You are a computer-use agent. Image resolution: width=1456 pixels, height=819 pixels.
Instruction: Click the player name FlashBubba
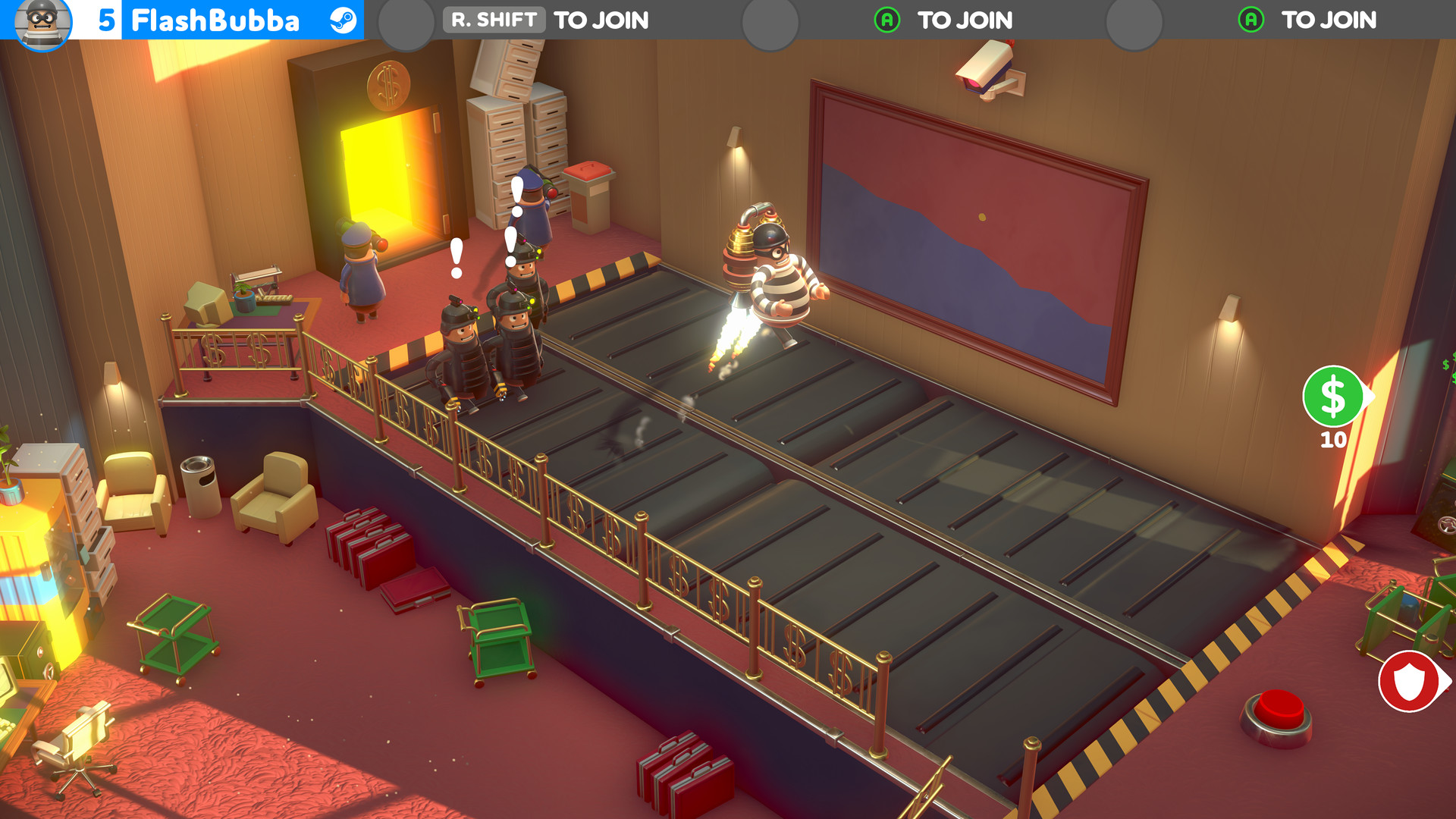217,18
